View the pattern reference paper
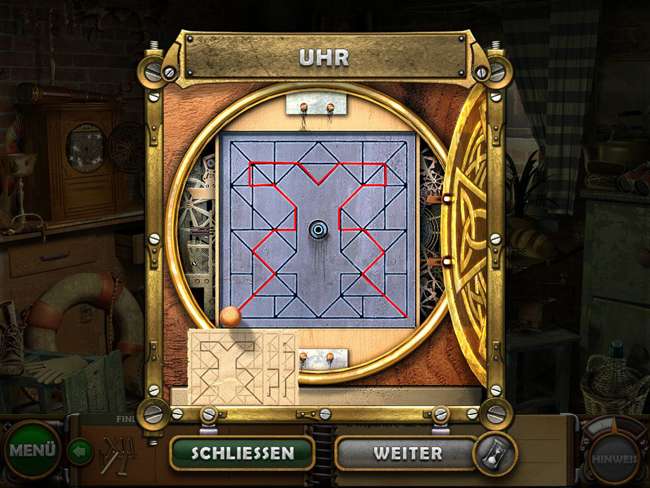Image resolution: width=650 pixels, height=488 pixels. (243, 366)
